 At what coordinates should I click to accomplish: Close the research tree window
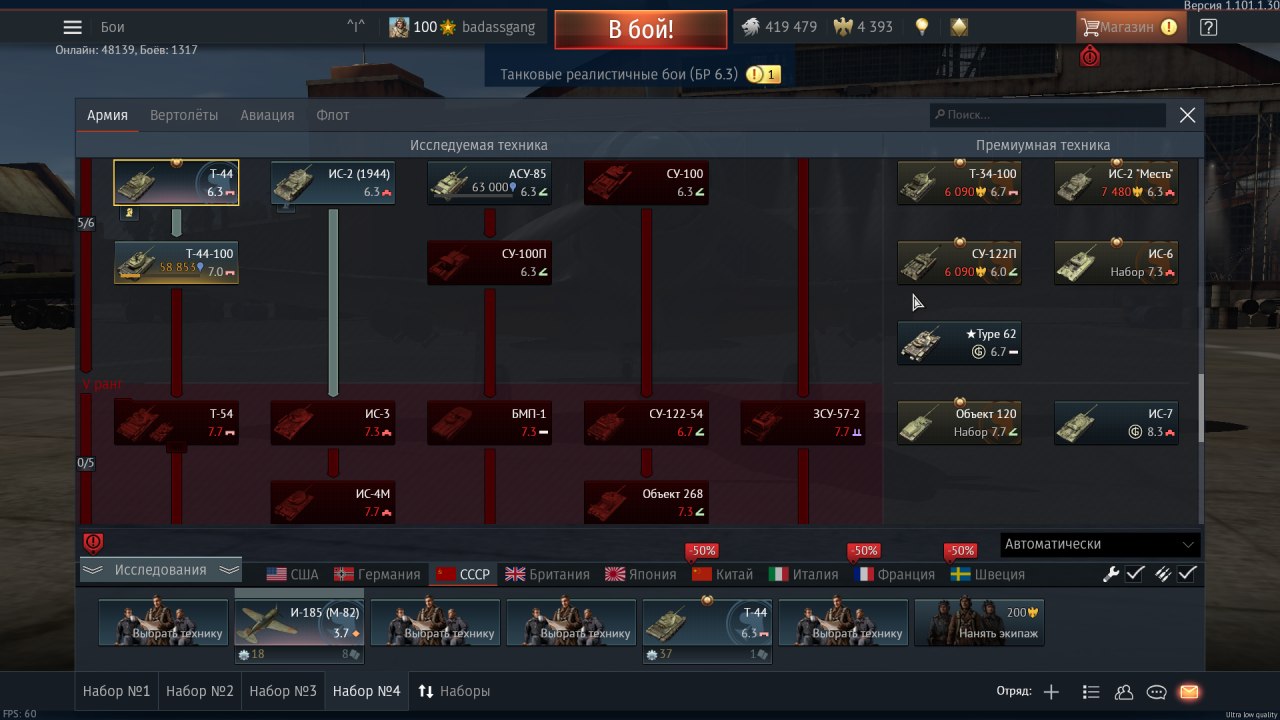1187,115
